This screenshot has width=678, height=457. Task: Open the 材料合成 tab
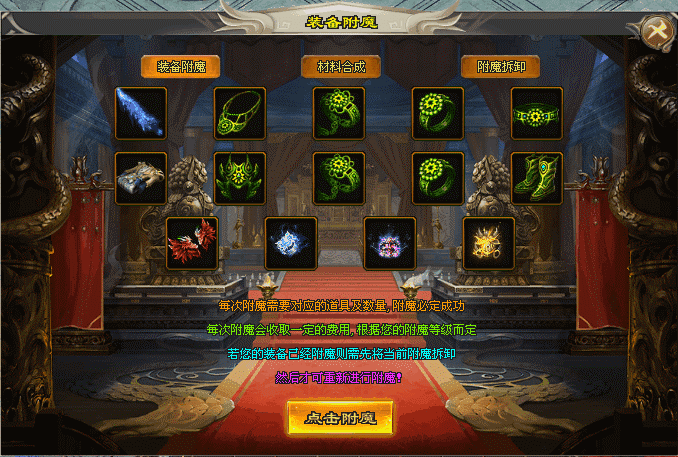pos(341,67)
